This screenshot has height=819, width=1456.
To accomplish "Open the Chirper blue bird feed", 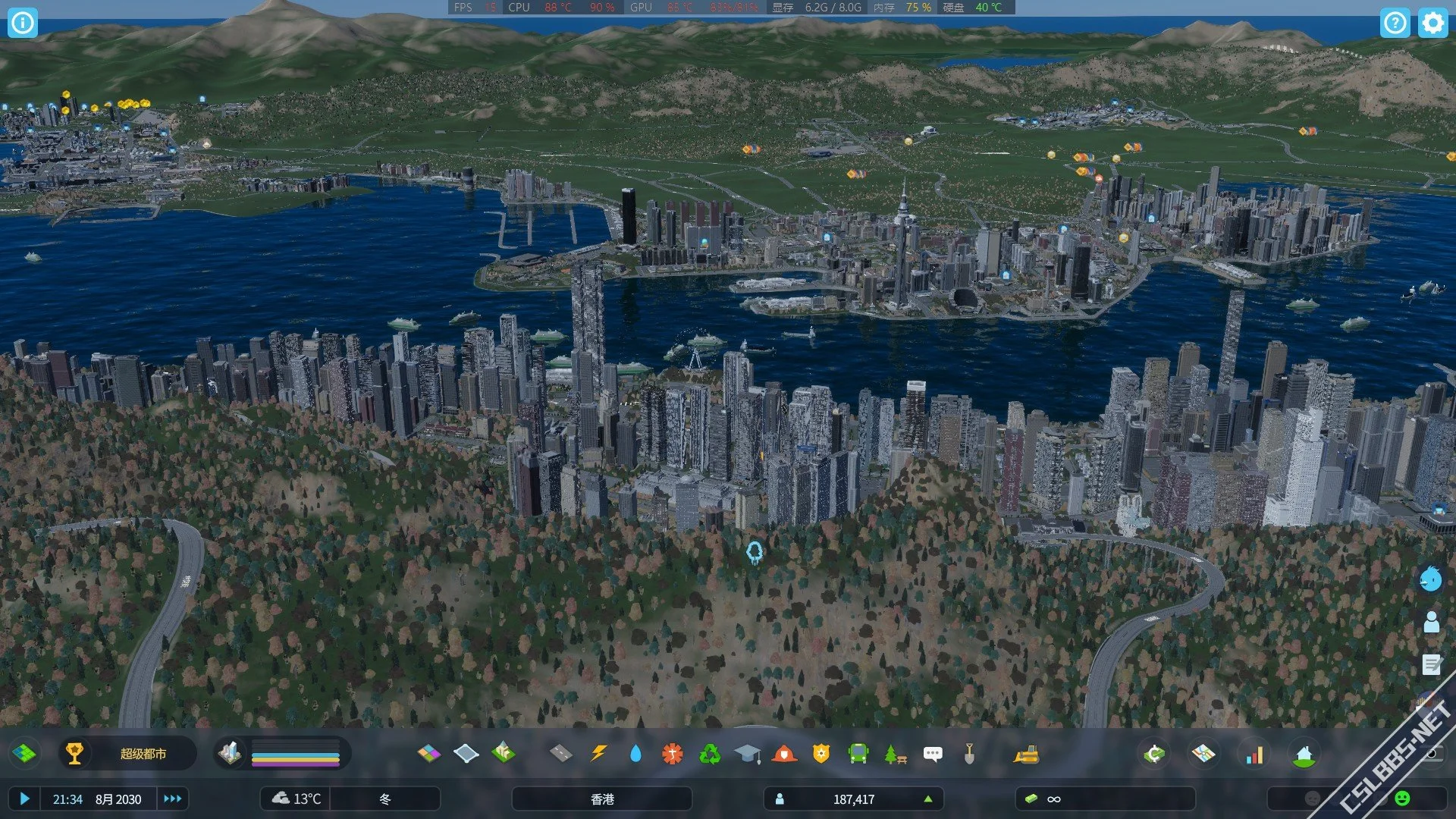I will click(1431, 579).
